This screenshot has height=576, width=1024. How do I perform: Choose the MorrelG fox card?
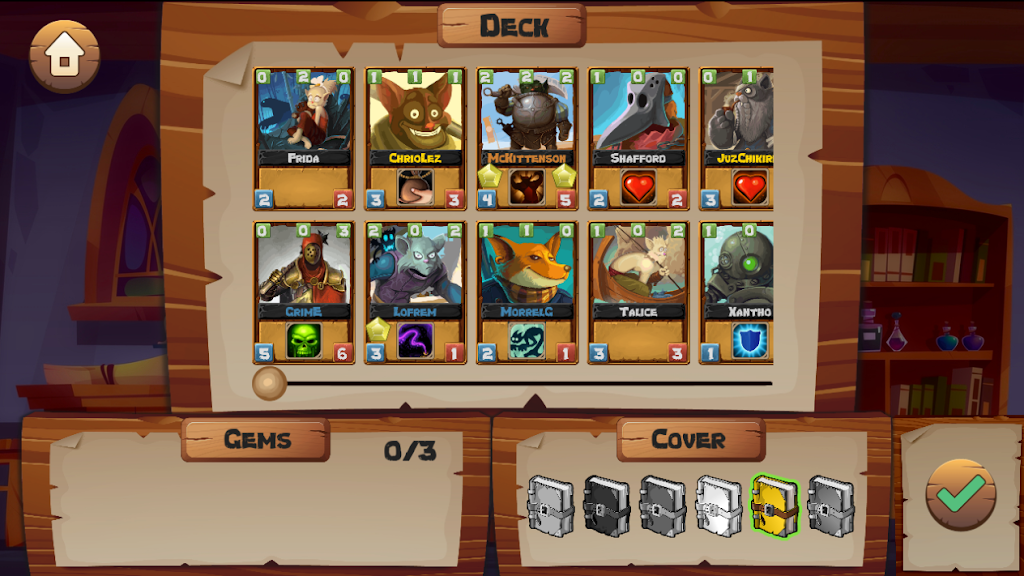526,292
